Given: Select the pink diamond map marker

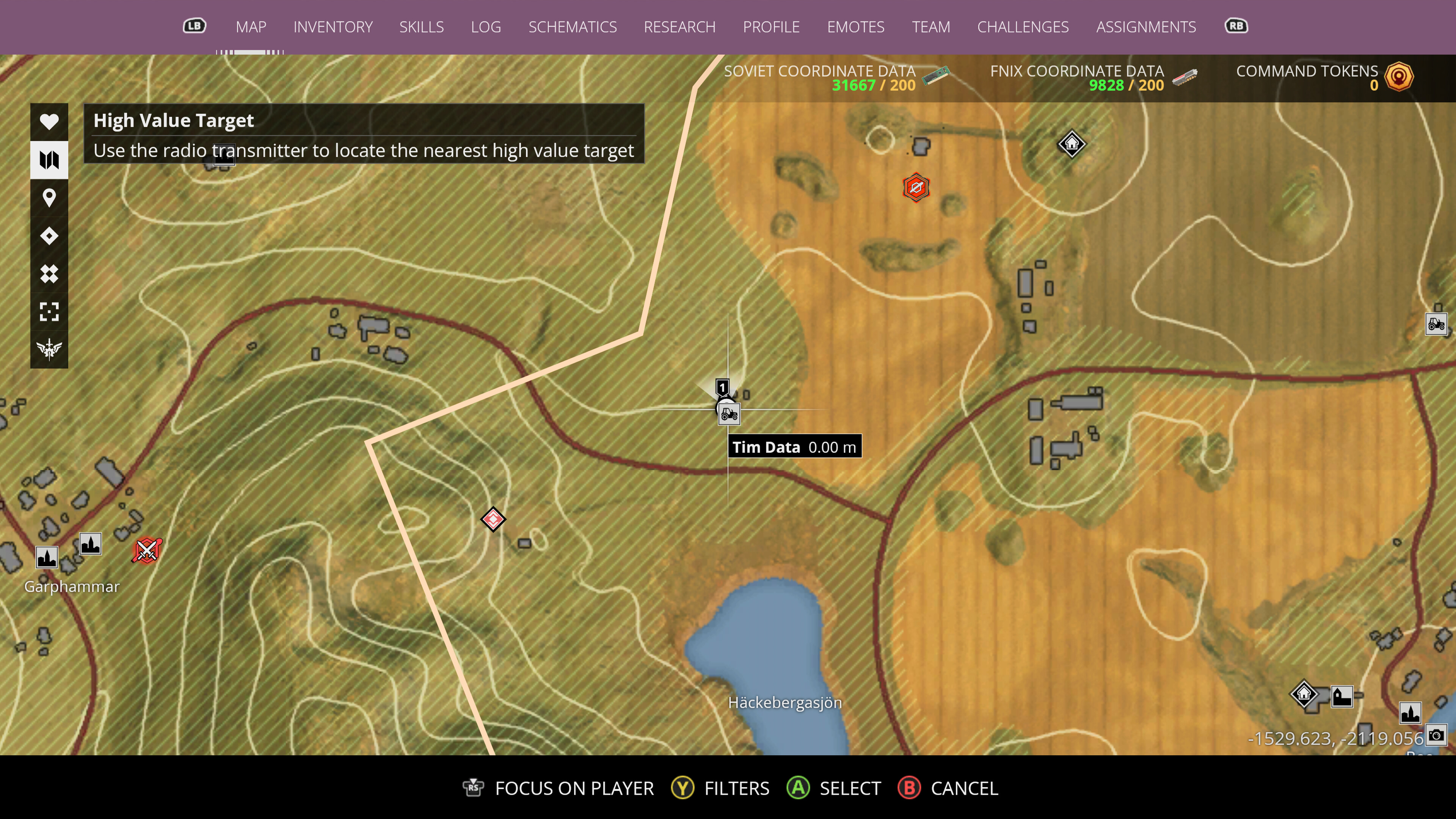Looking at the screenshot, I should (x=493, y=519).
